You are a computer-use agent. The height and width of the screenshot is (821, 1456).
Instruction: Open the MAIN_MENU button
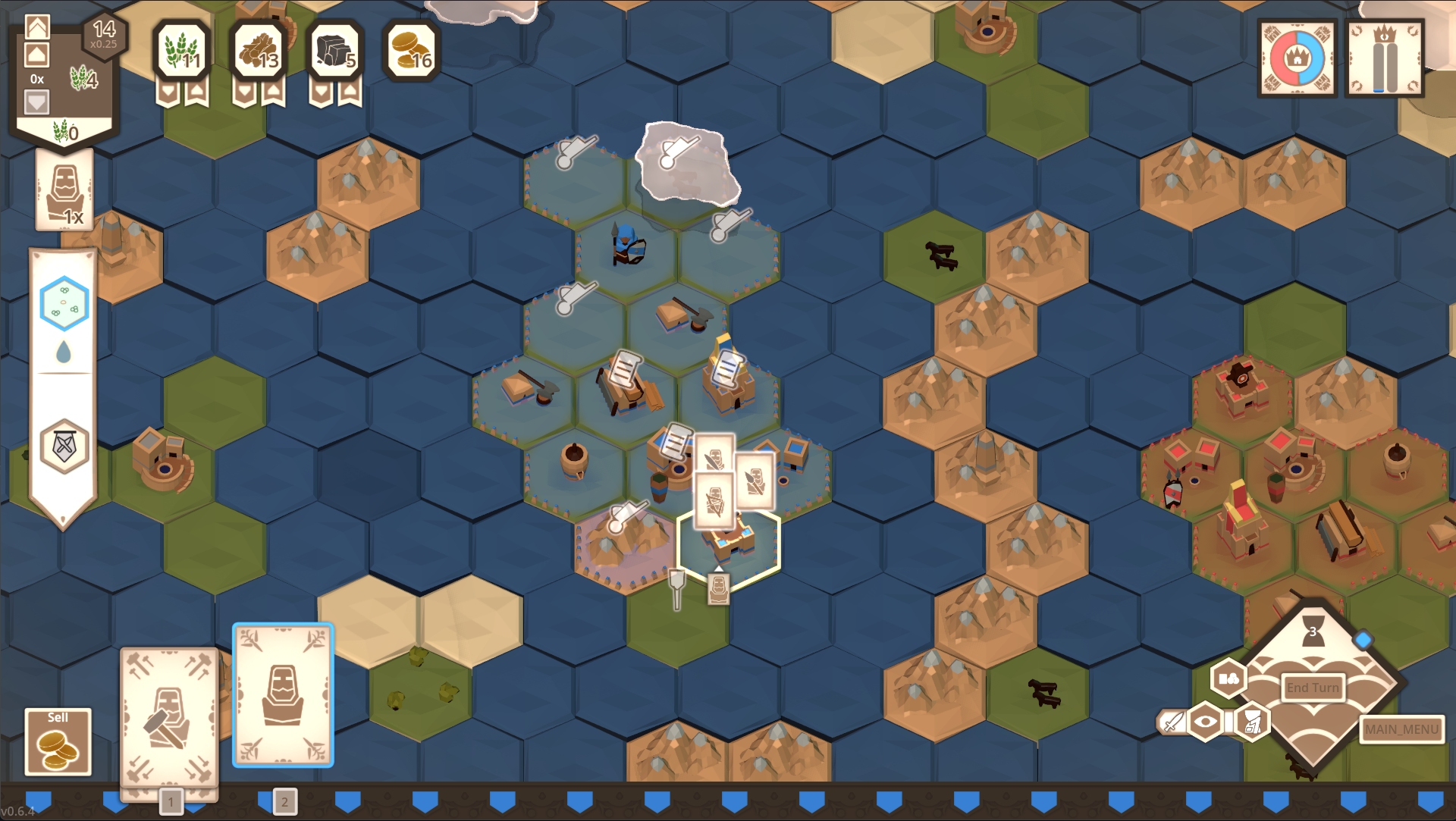1401,729
